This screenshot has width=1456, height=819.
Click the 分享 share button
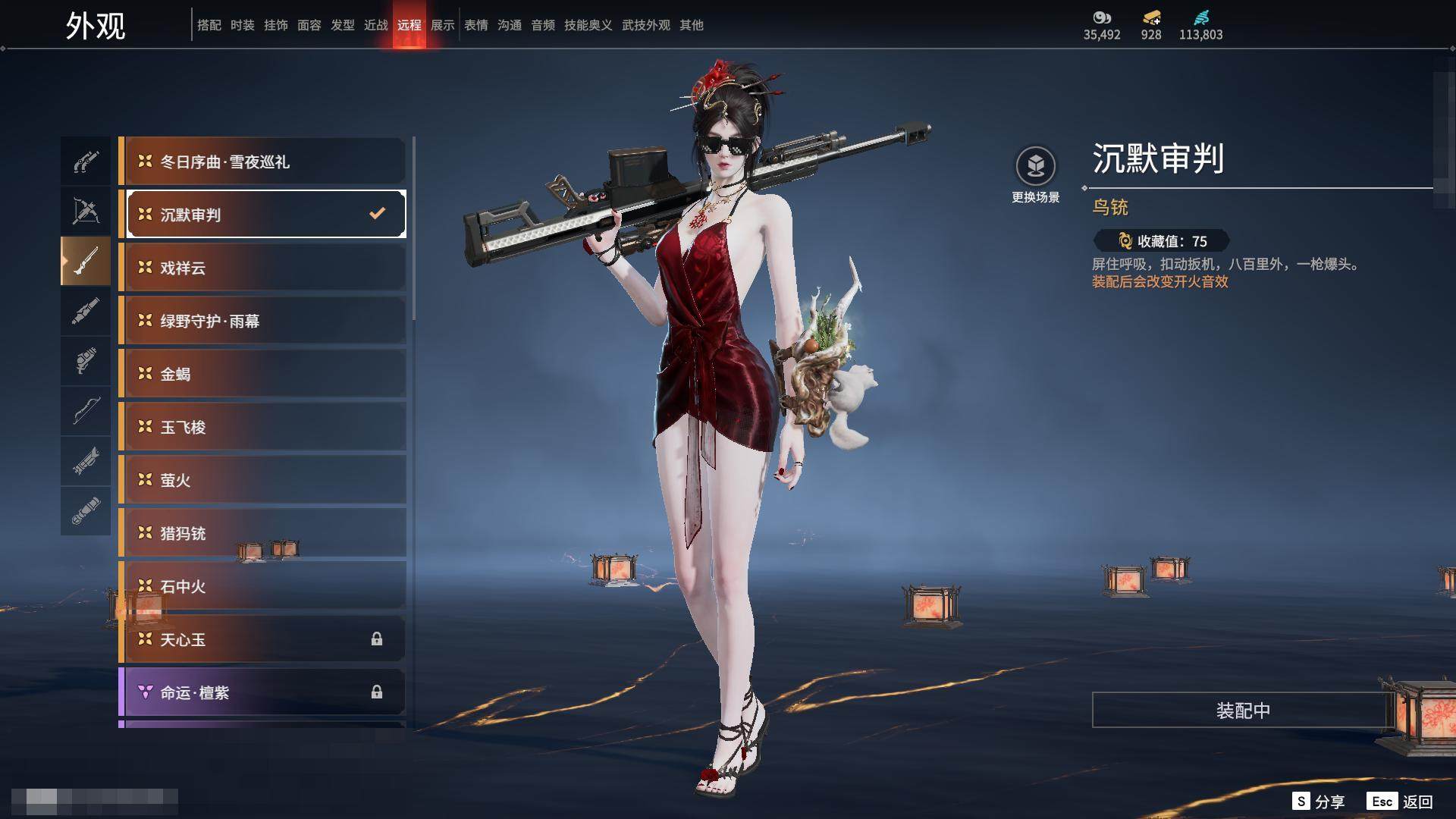[1319, 802]
